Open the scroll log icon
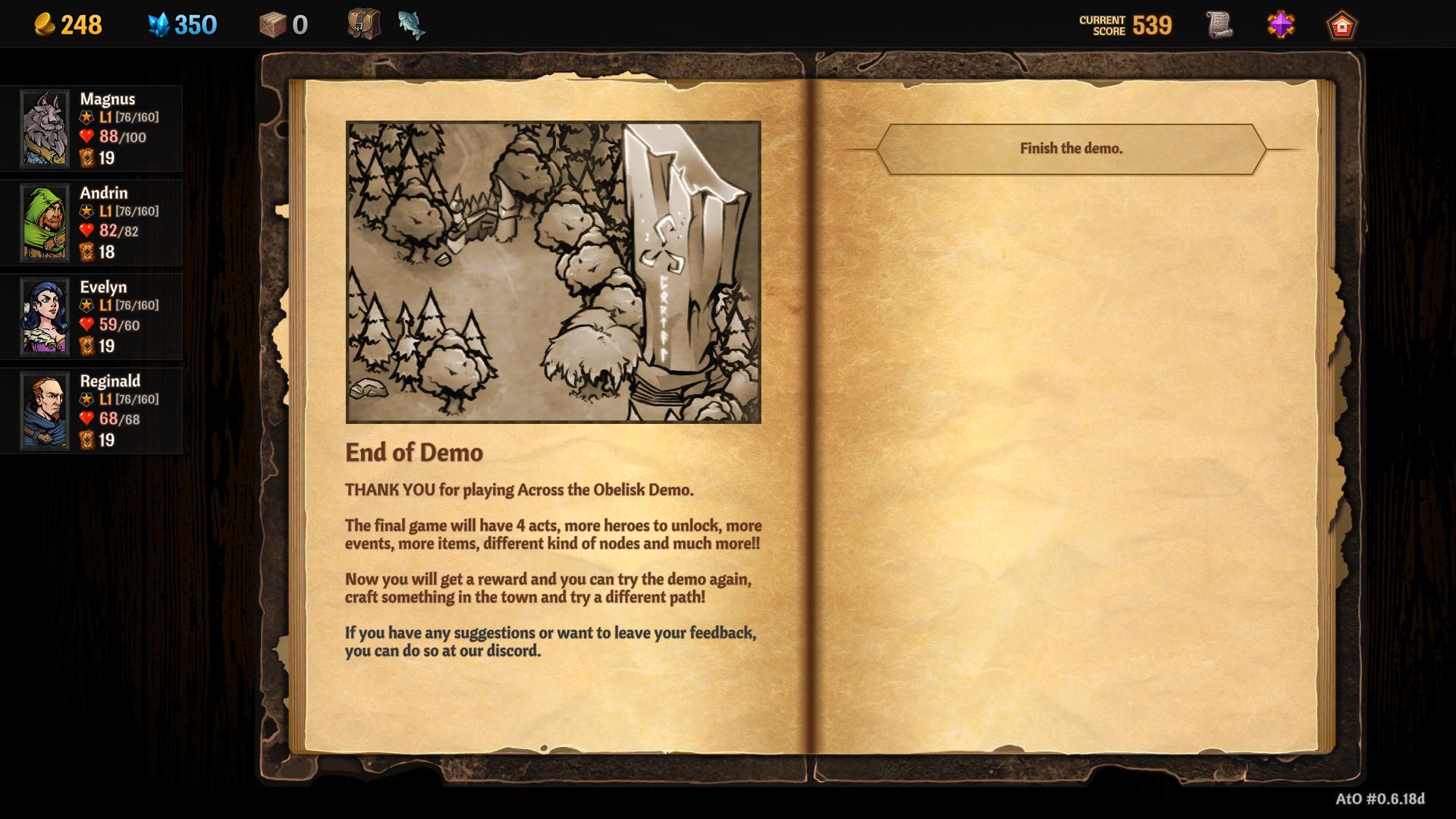 [1219, 25]
